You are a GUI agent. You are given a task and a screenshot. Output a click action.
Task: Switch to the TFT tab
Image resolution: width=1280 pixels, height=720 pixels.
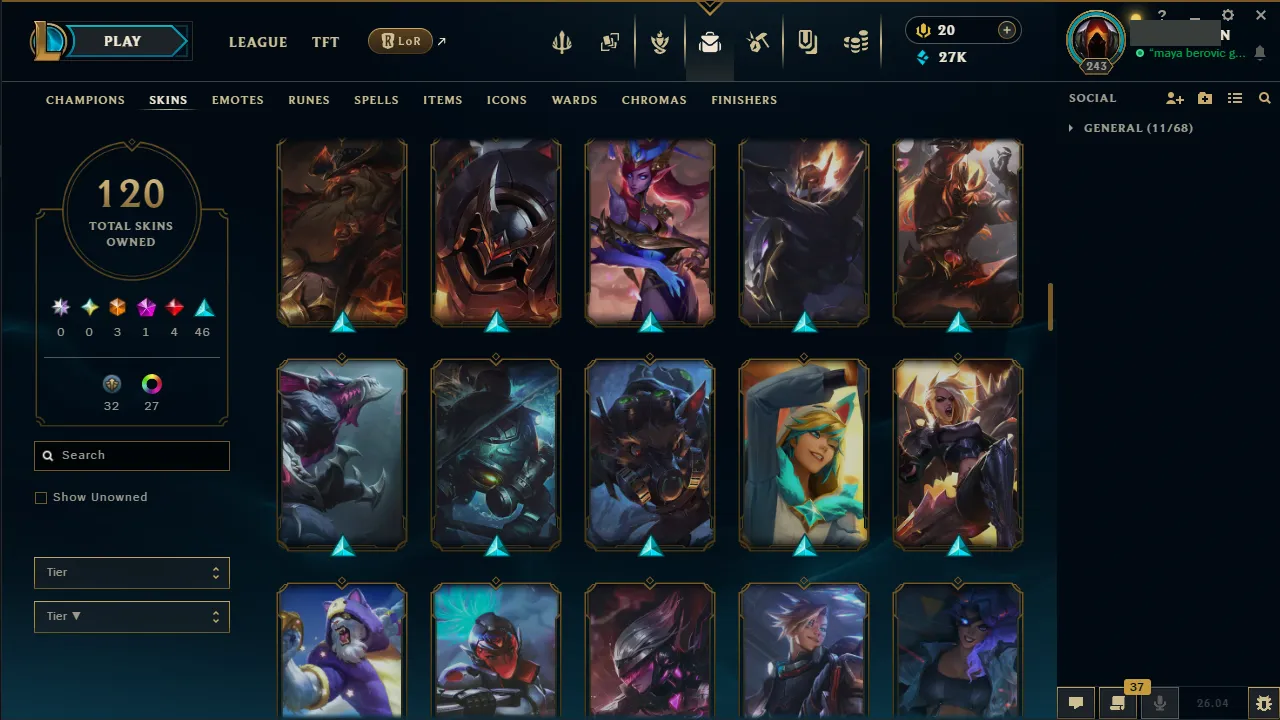point(325,42)
